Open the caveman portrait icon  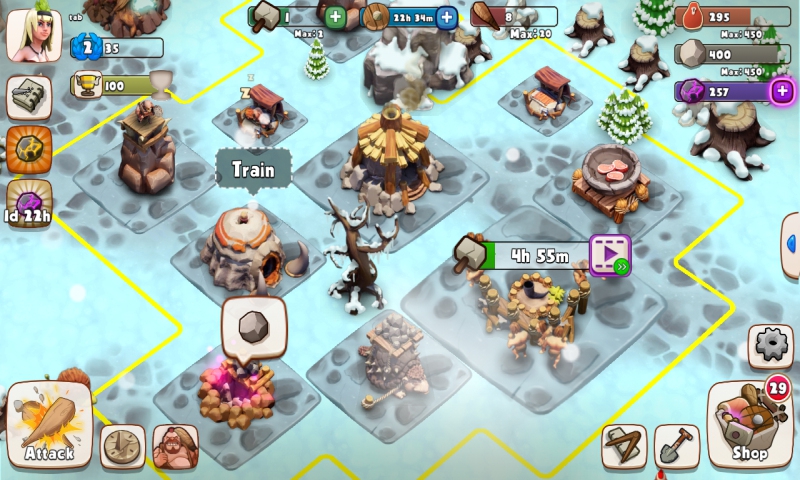[x=175, y=446]
